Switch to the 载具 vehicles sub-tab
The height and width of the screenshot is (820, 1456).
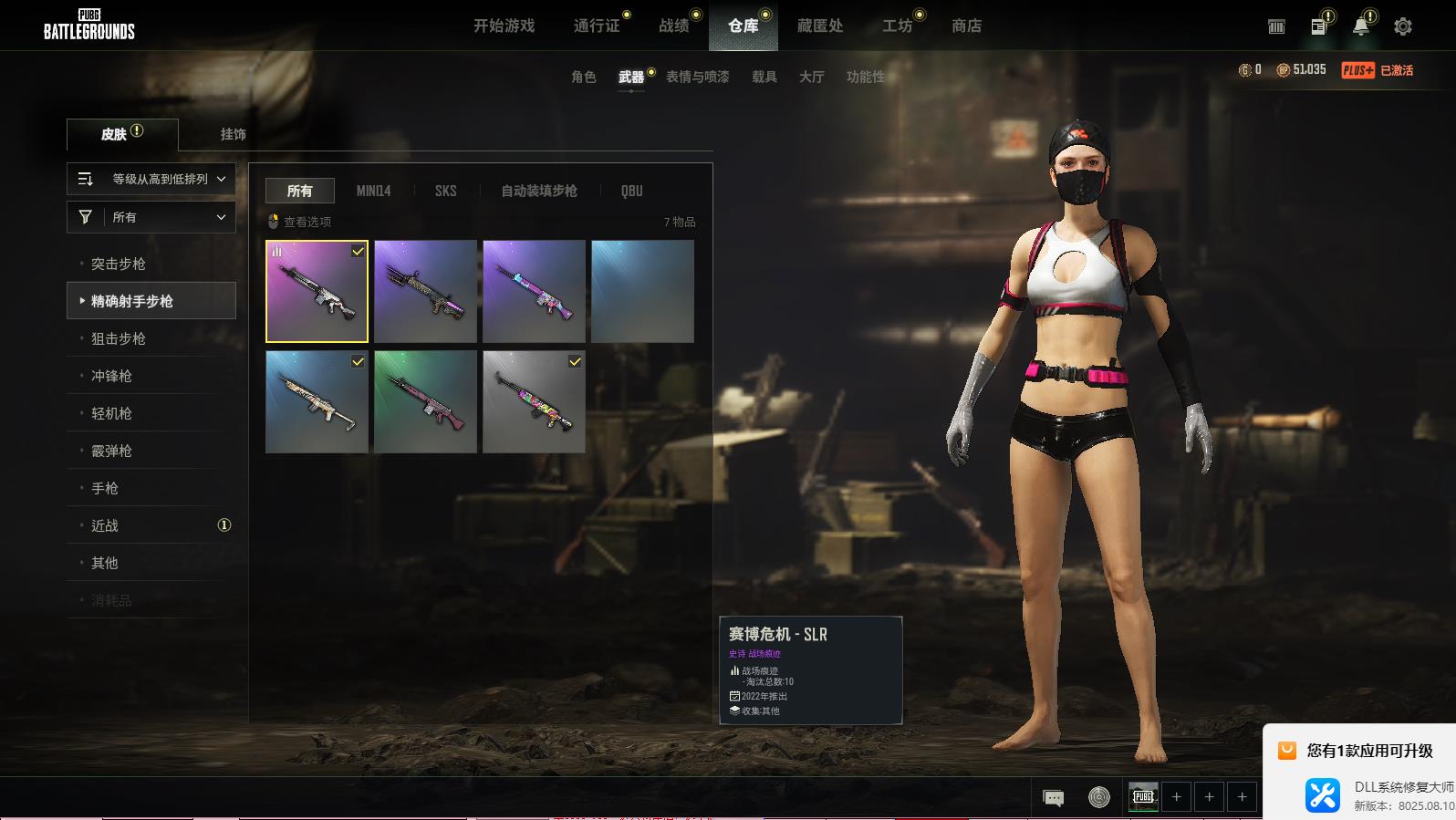(764, 77)
